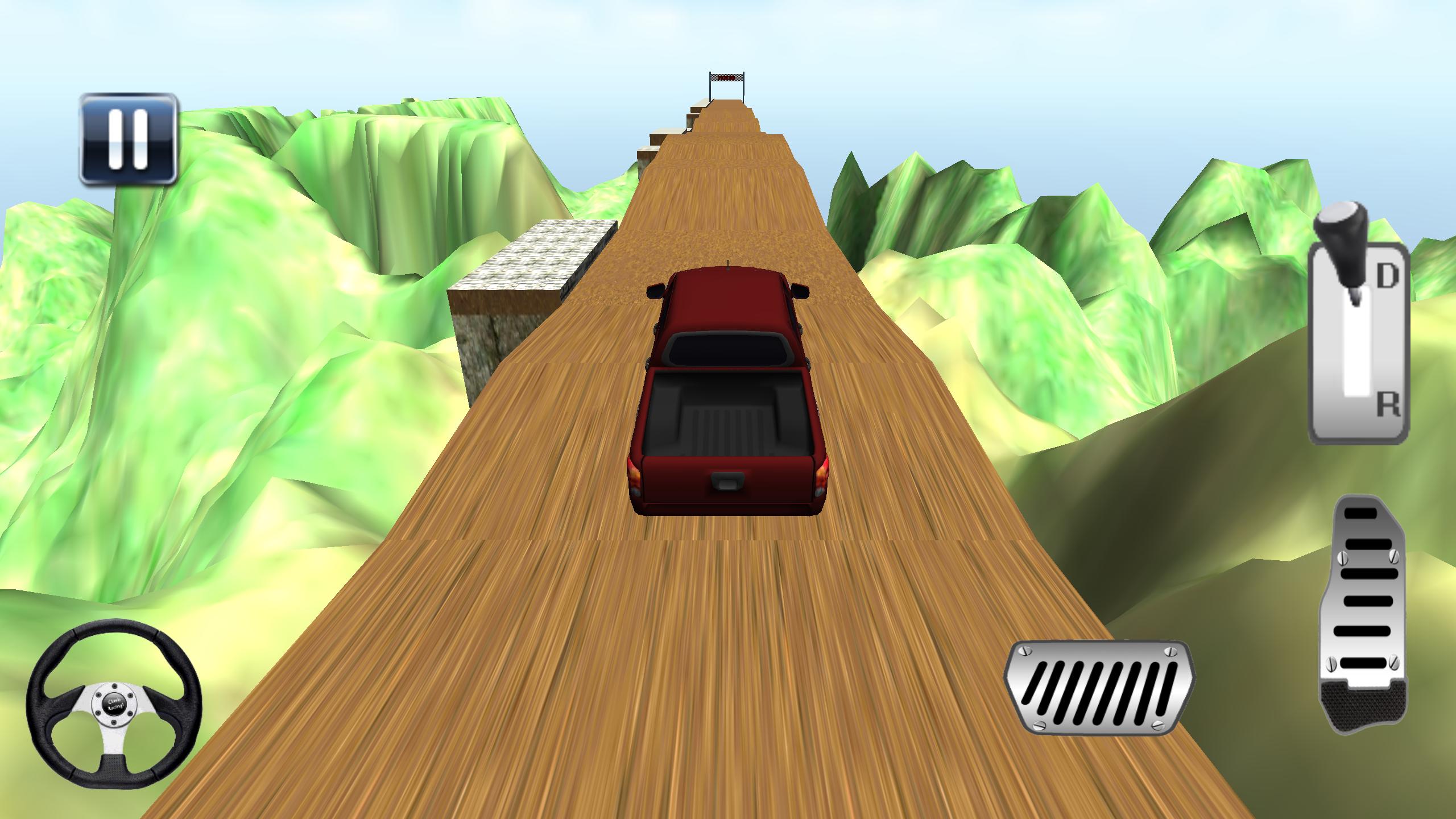This screenshot has height=819, width=1456.
Task: Tap the pause icon in top left corner
Action: tap(130, 139)
